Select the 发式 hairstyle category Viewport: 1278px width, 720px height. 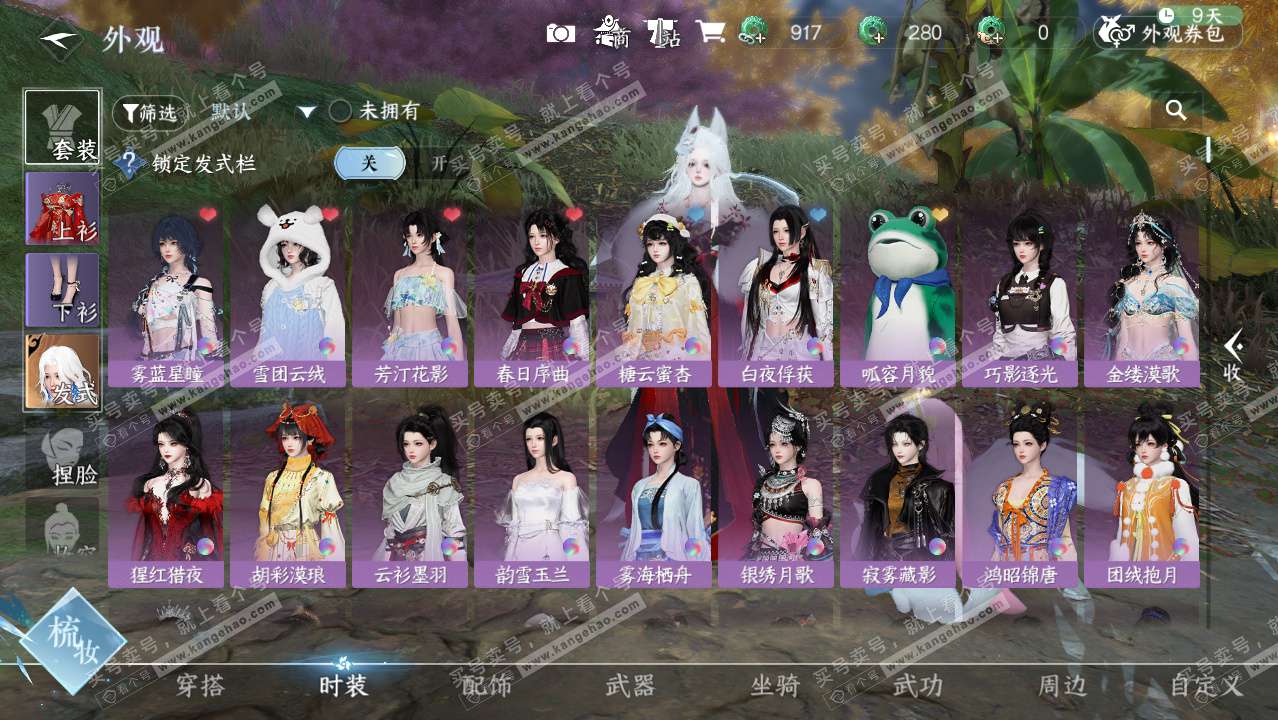coord(62,371)
